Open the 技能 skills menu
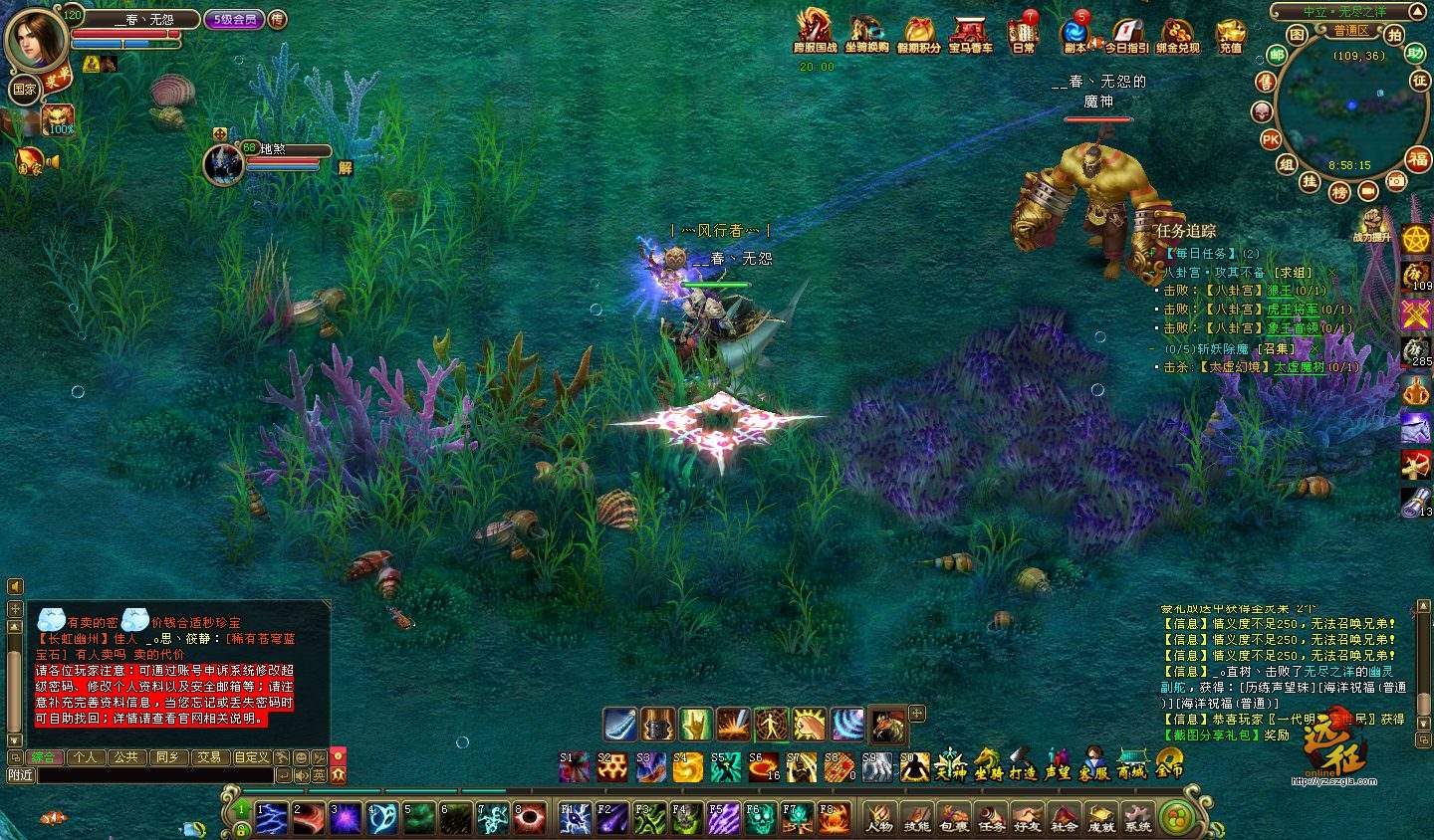 916,817
